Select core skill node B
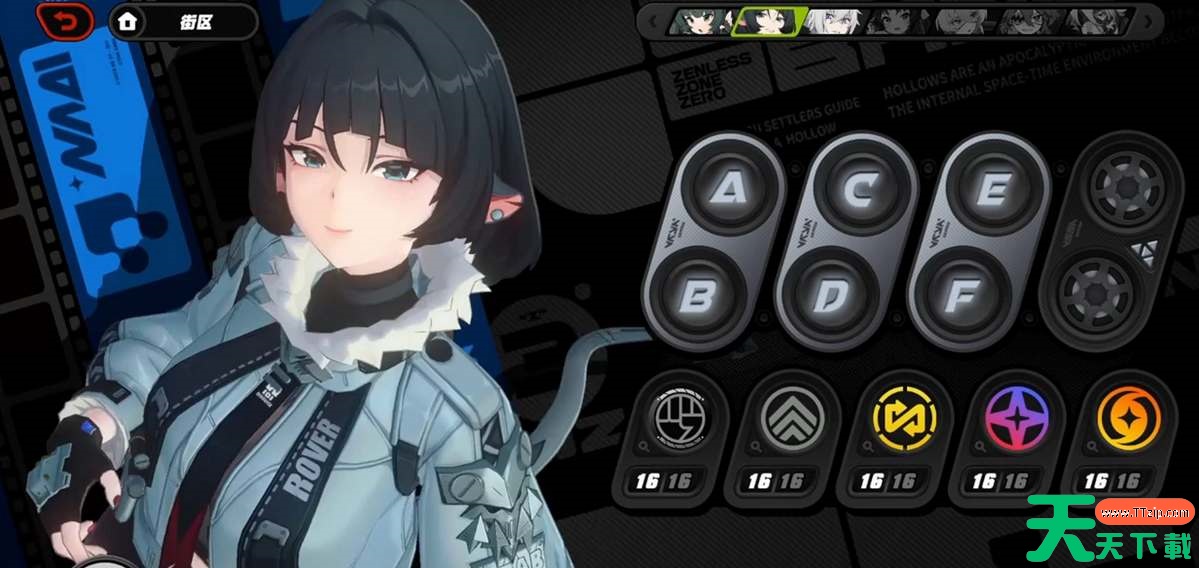Image resolution: width=1199 pixels, height=568 pixels. coord(699,297)
